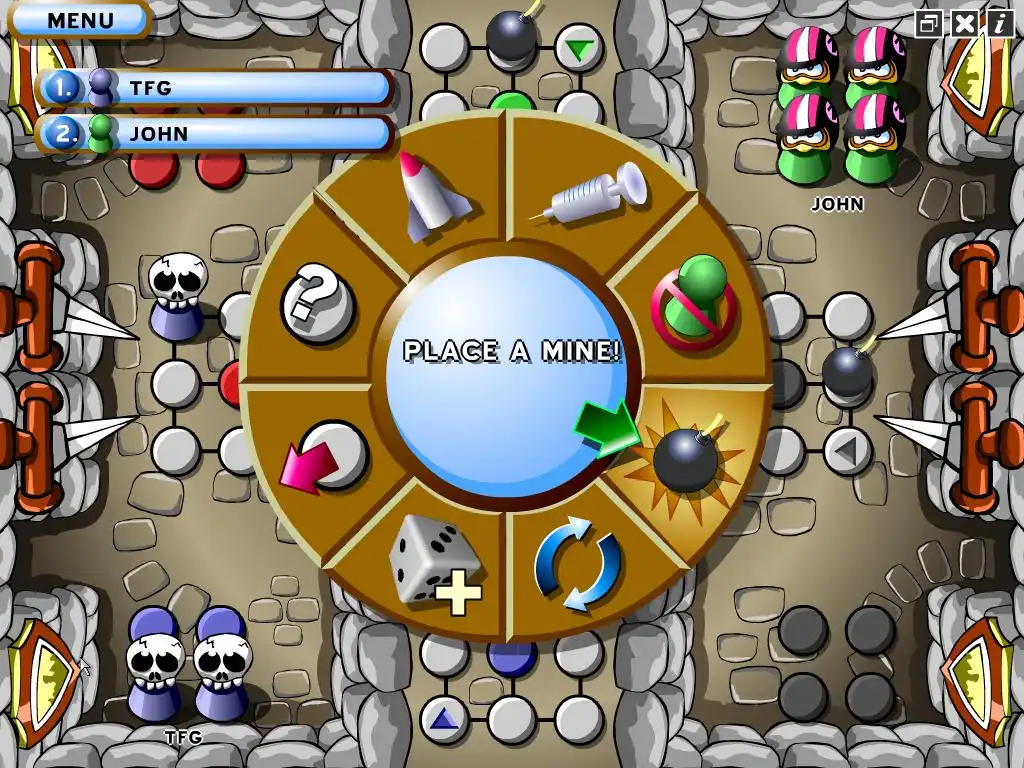1024x768 pixels.
Task: Select the question mark mystery wedge
Action: [x=318, y=301]
